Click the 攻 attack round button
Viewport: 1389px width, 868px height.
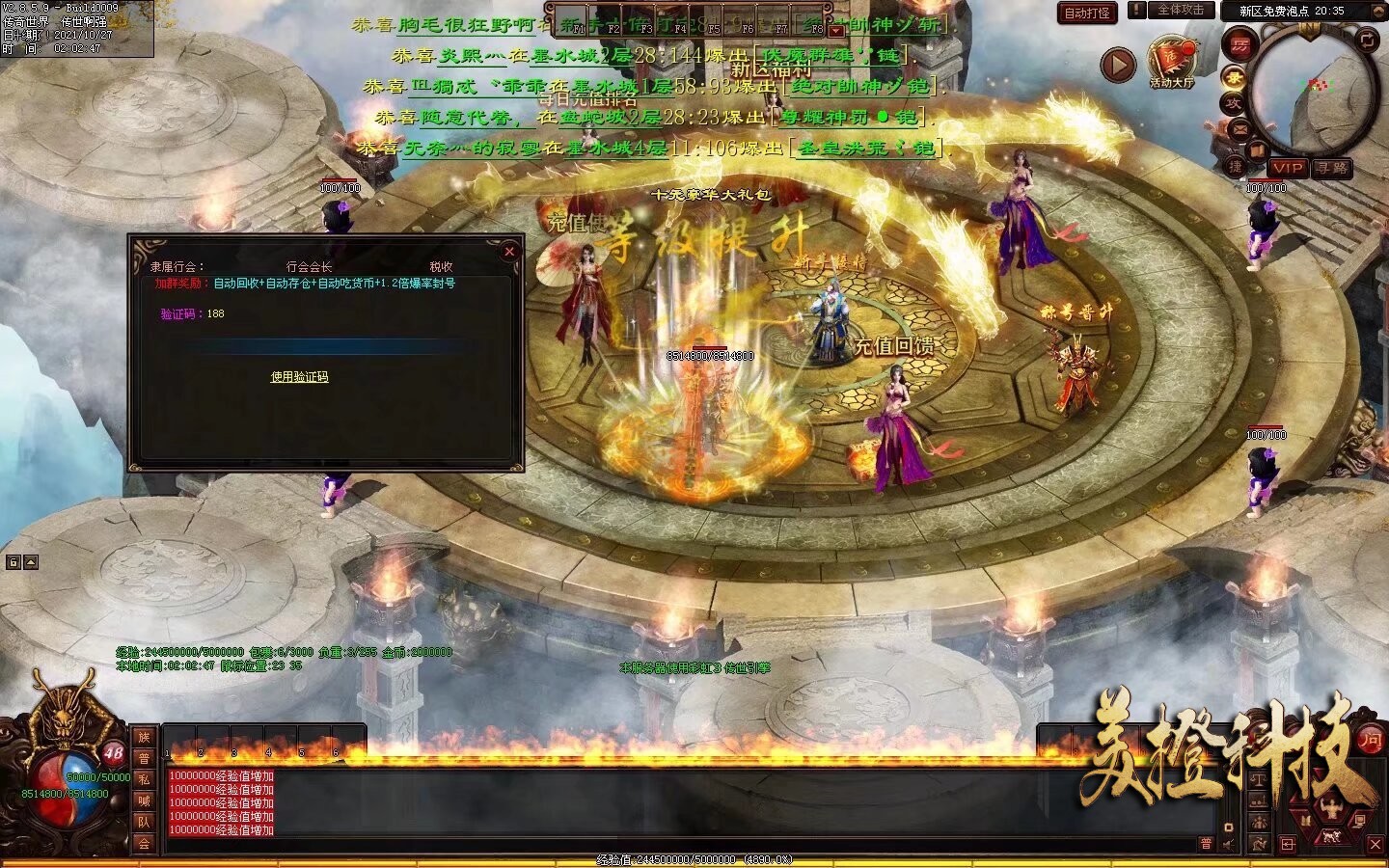pos(1233,103)
